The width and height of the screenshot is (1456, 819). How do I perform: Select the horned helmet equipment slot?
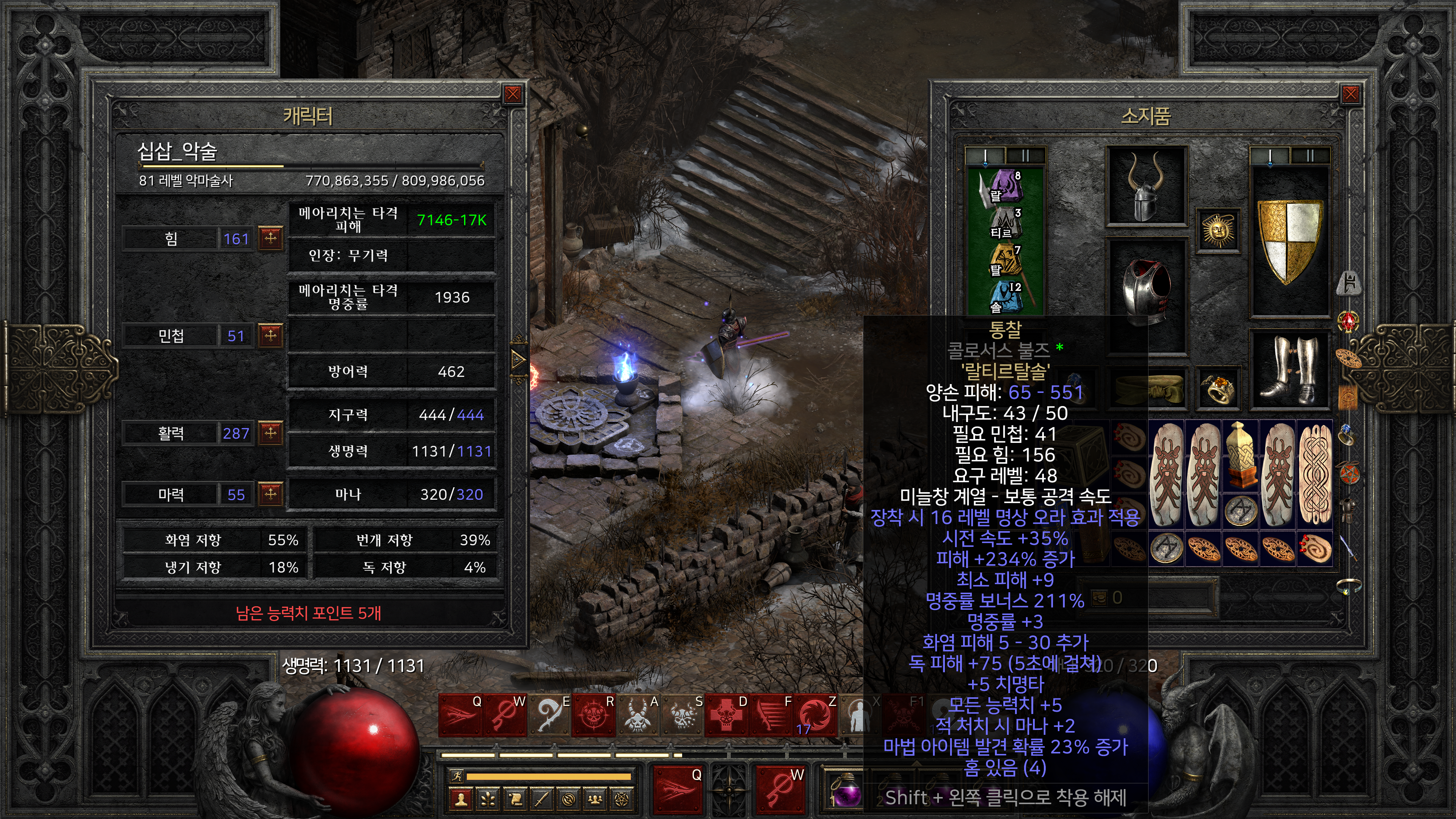point(1146,186)
